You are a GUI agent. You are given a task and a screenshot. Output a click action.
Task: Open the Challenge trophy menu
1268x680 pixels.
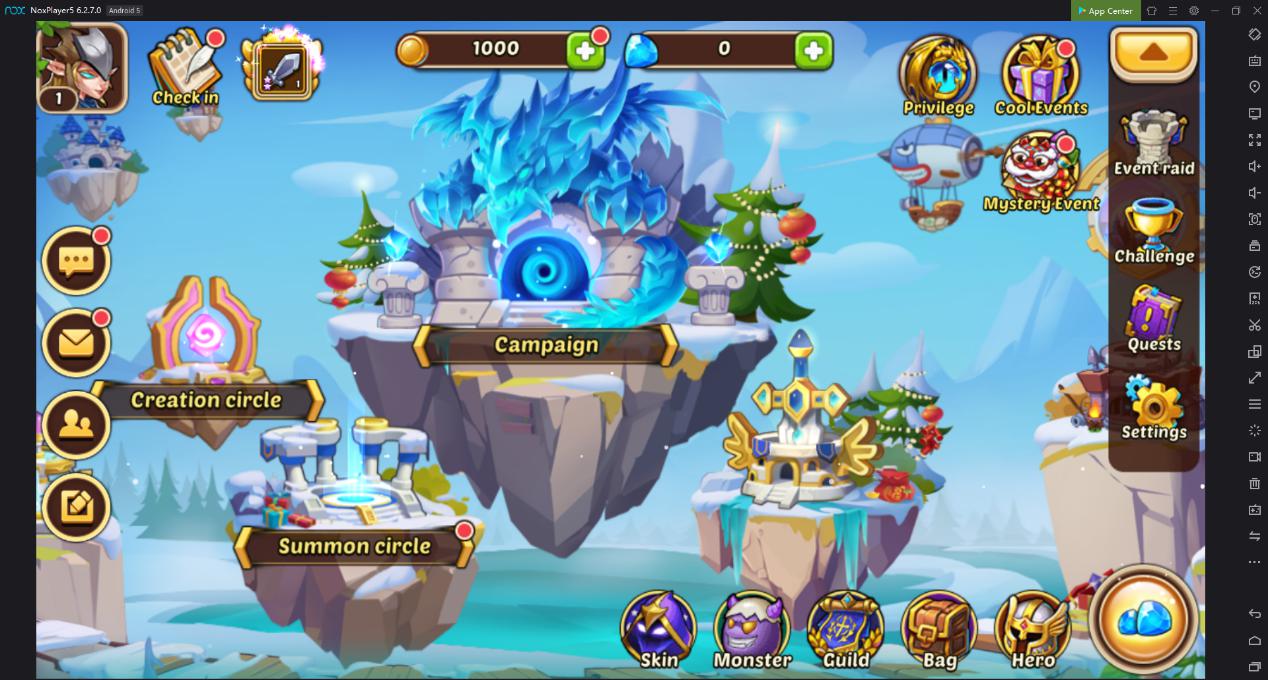coord(1154,230)
